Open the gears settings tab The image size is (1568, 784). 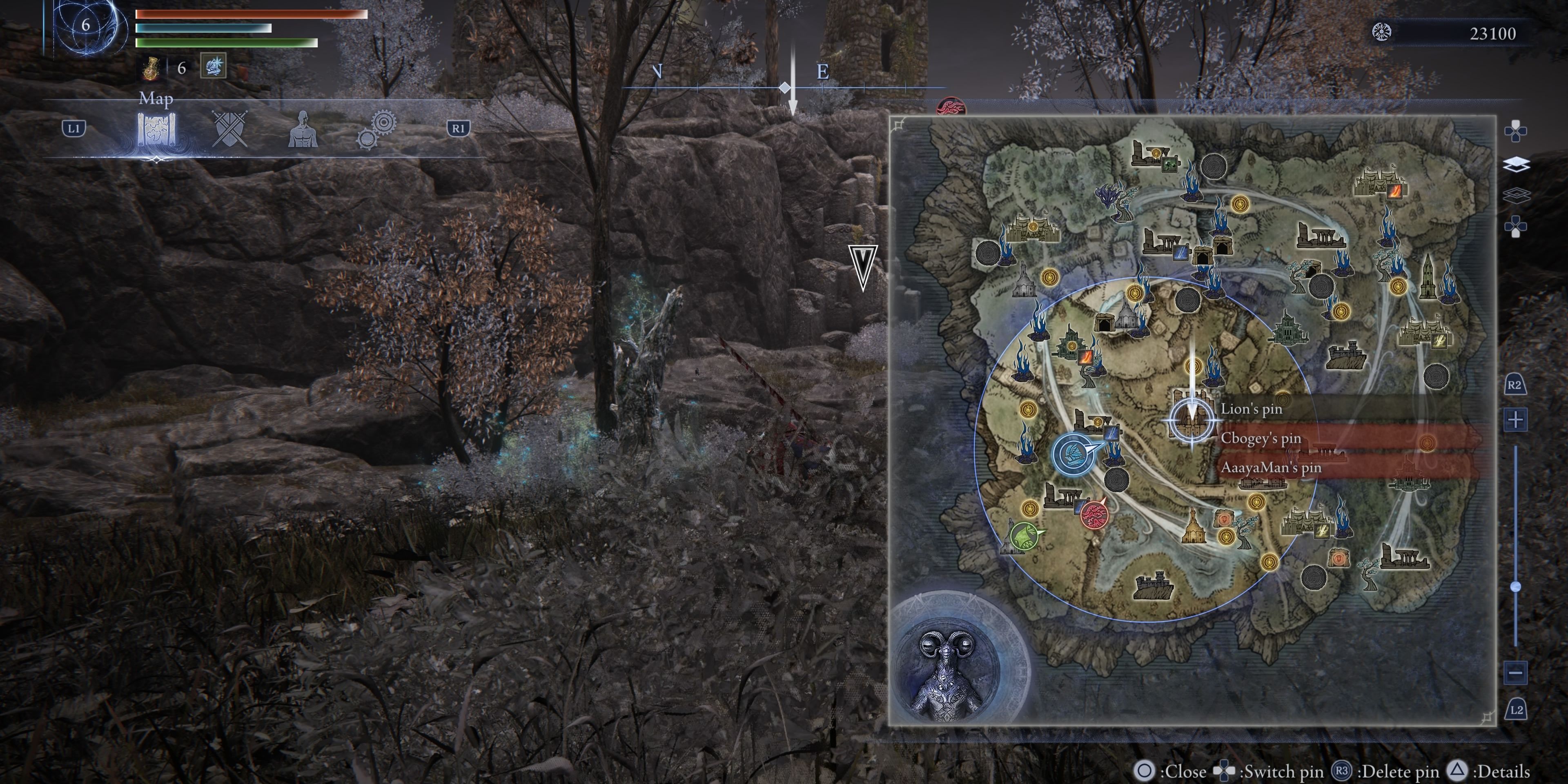point(376,129)
